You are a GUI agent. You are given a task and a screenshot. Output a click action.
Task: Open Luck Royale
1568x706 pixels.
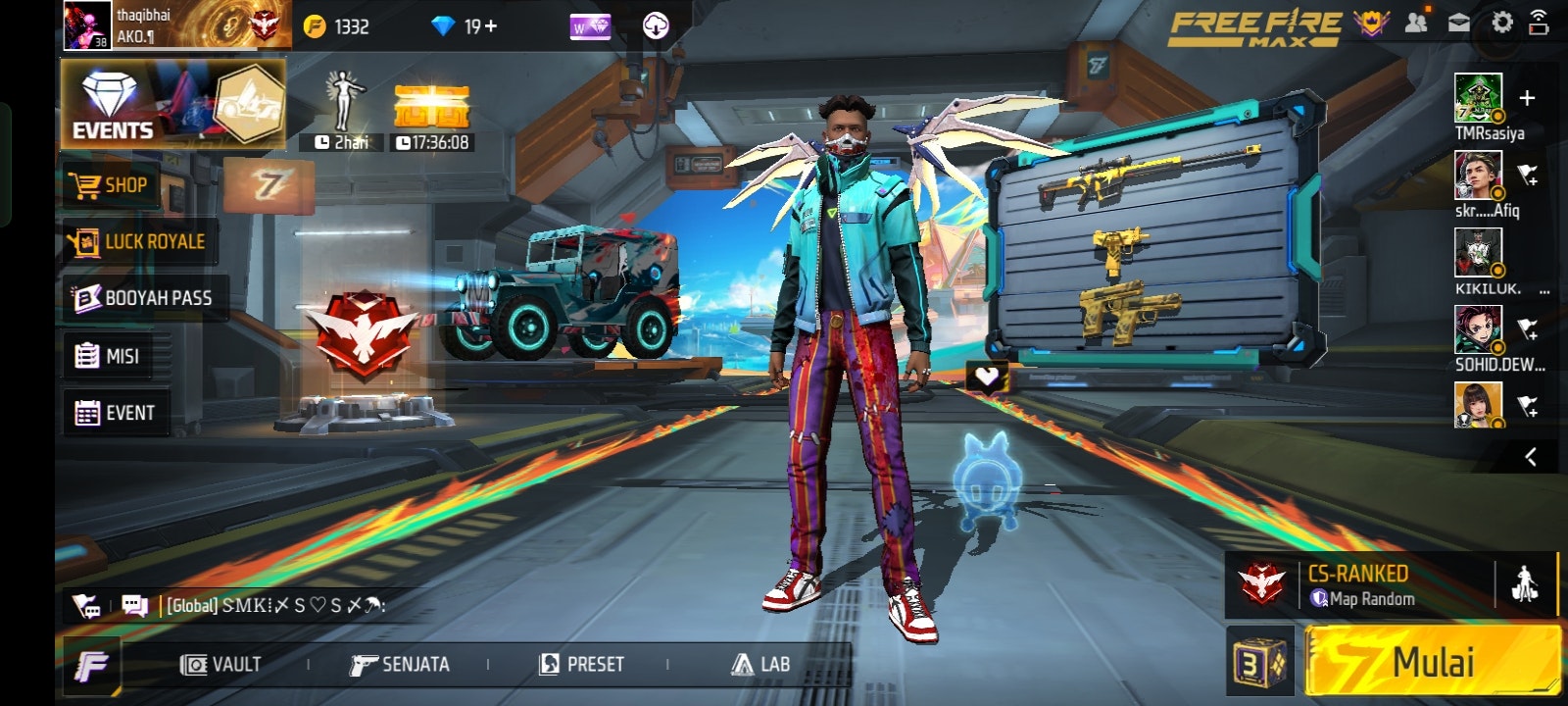pos(137,241)
